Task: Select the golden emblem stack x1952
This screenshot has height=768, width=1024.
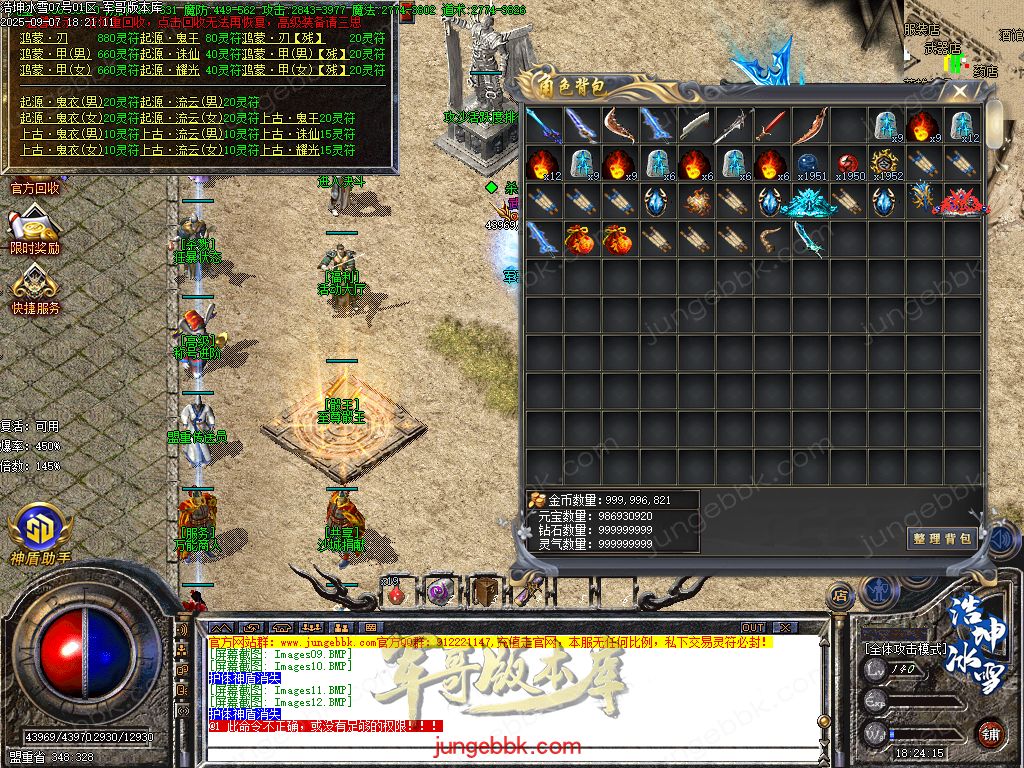Action: point(886,164)
